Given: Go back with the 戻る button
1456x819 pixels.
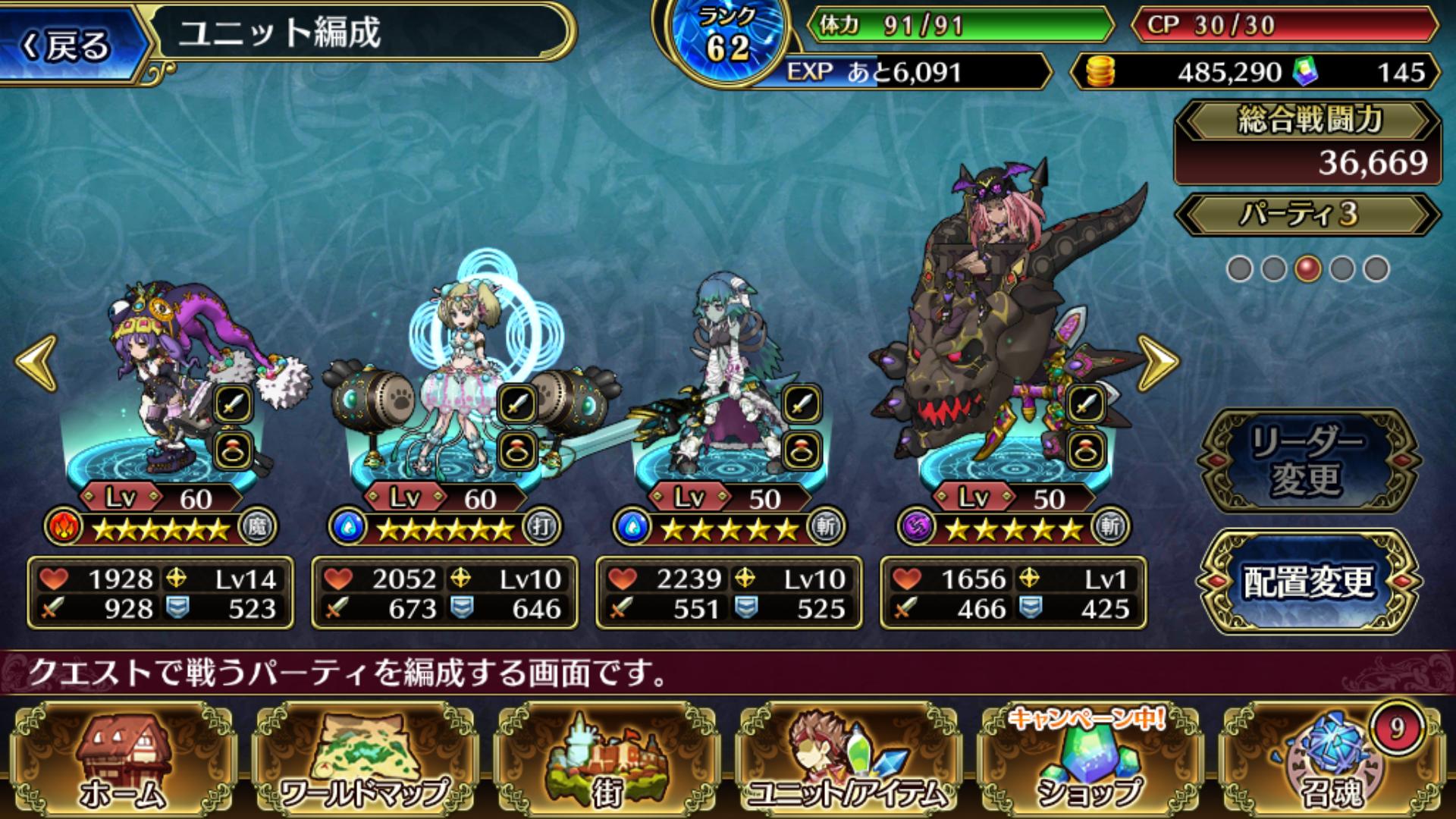Looking at the screenshot, I should [68, 44].
